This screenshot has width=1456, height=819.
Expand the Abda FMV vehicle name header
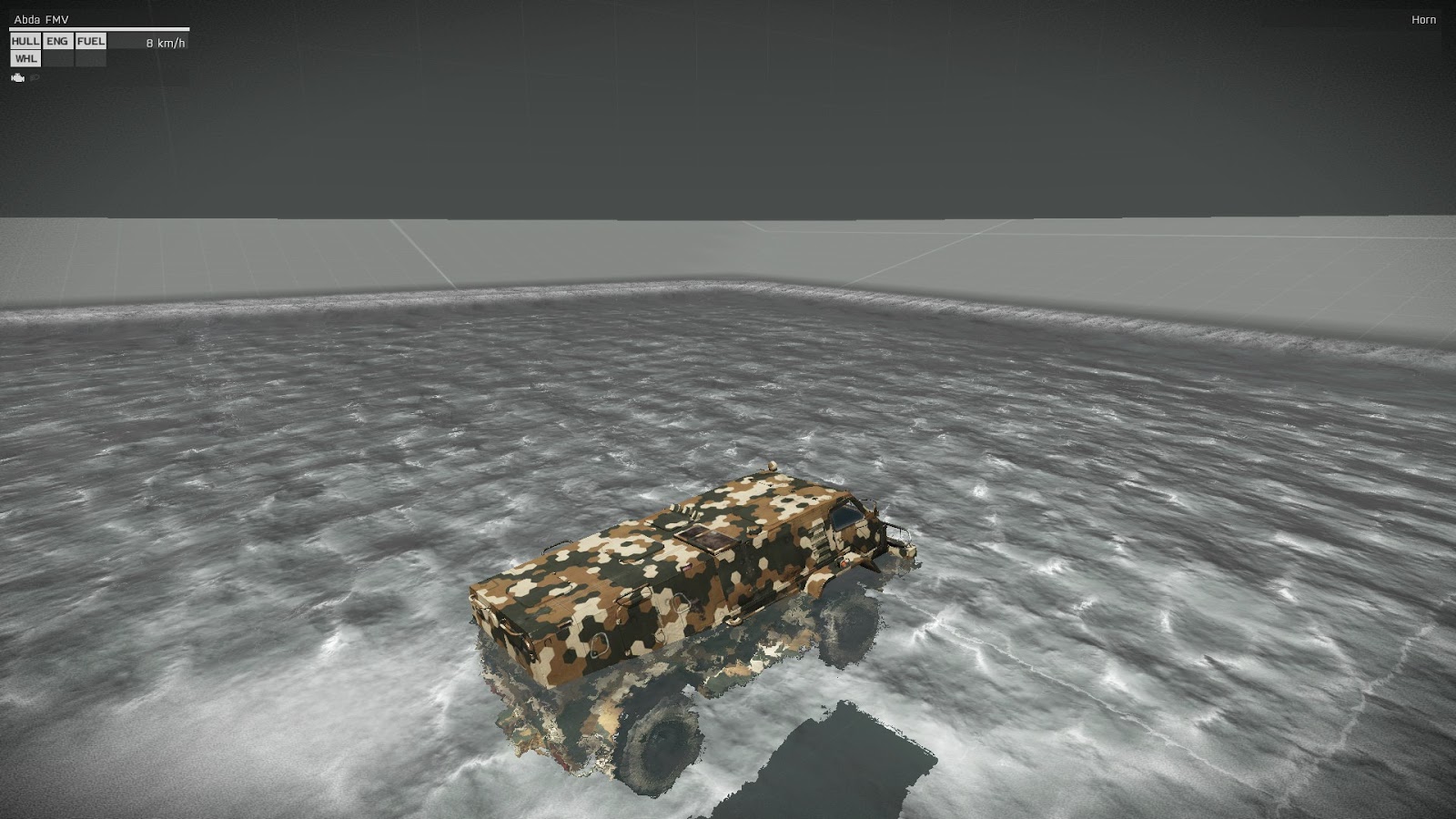(x=41, y=17)
